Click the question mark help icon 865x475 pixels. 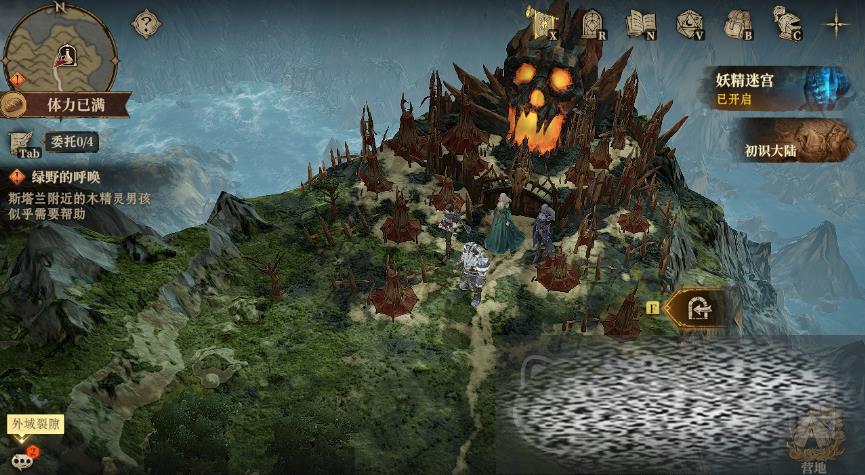(146, 22)
